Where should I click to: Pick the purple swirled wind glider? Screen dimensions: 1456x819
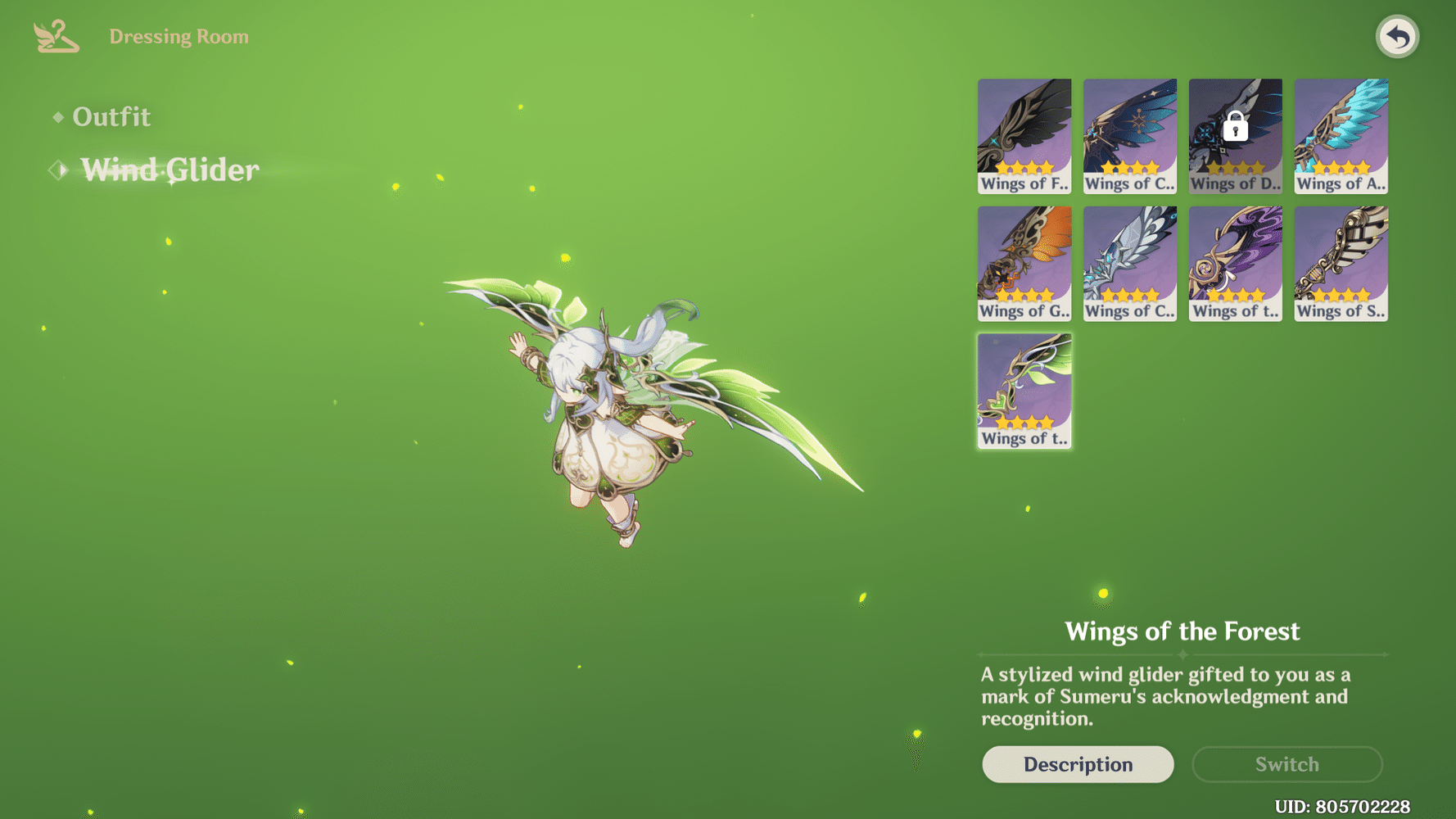(1236, 264)
